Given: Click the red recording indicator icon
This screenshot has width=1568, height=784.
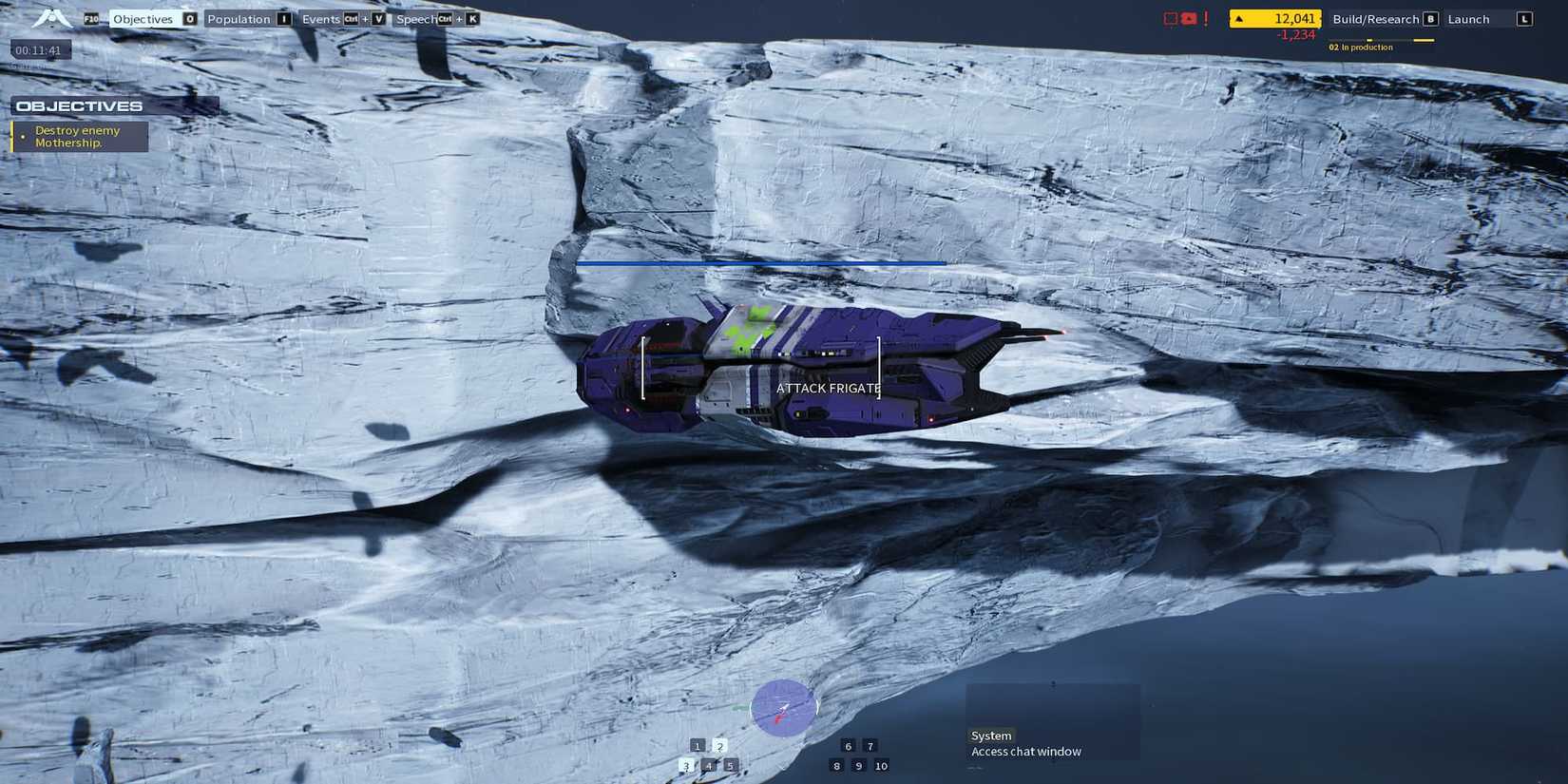Looking at the screenshot, I should click(1169, 17).
